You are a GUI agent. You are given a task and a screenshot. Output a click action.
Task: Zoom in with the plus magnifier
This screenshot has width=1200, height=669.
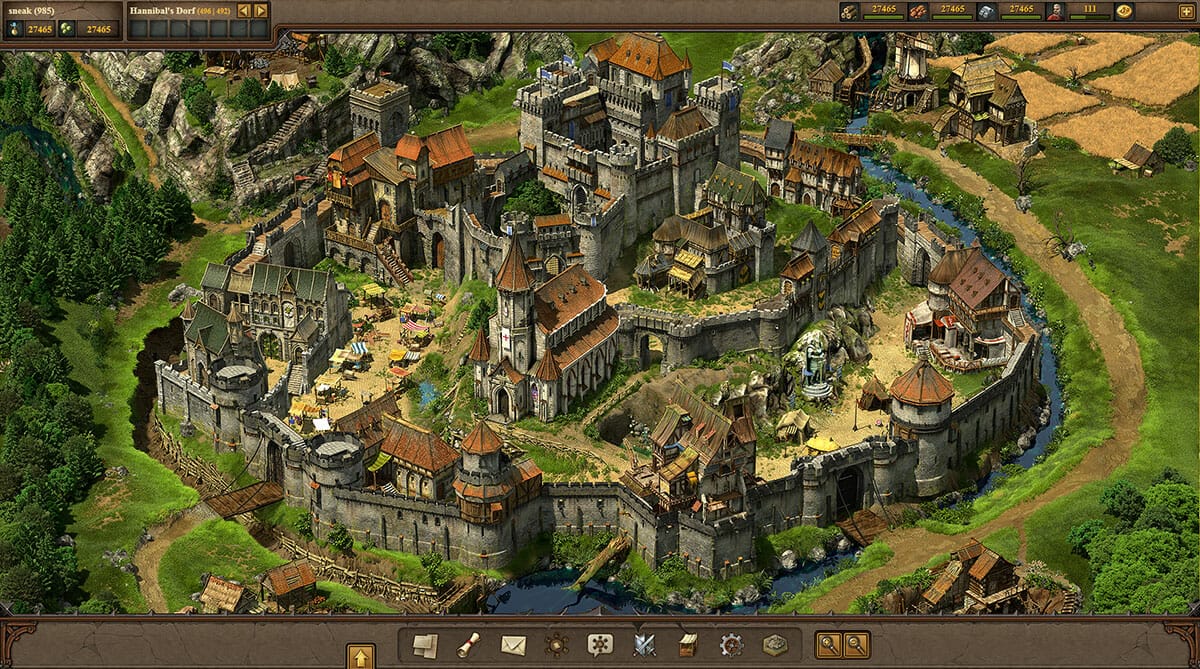coord(829,645)
